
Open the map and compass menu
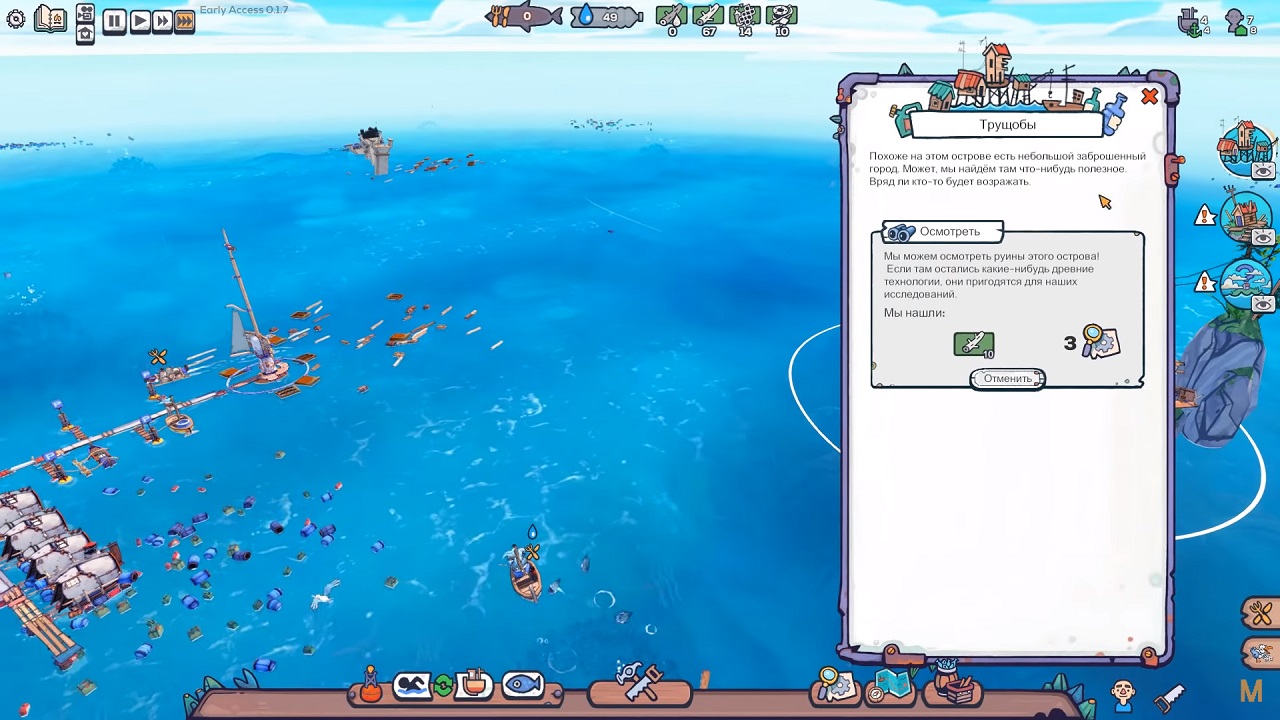click(890, 686)
